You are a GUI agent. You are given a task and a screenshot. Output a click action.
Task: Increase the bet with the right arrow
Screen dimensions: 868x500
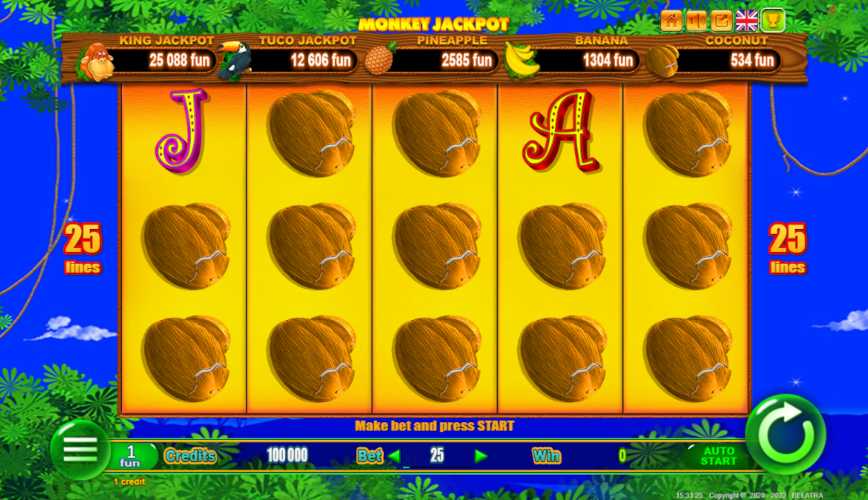click(x=481, y=456)
